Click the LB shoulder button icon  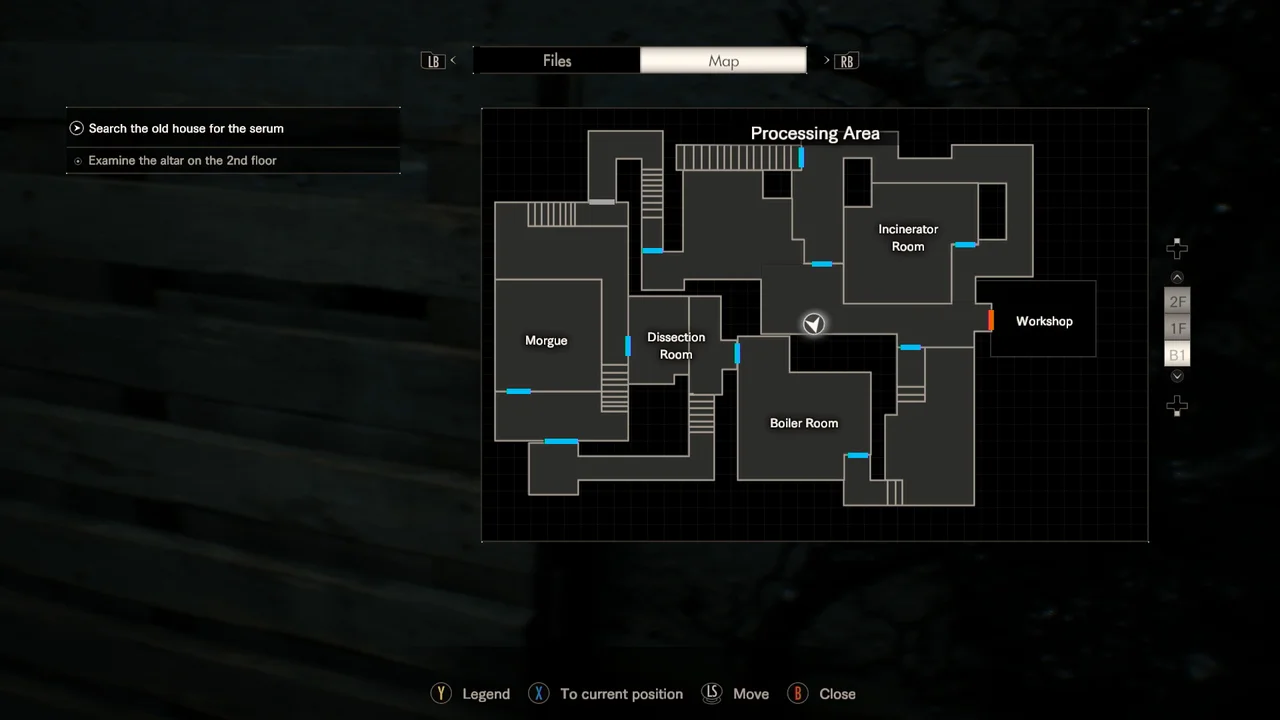click(x=433, y=61)
